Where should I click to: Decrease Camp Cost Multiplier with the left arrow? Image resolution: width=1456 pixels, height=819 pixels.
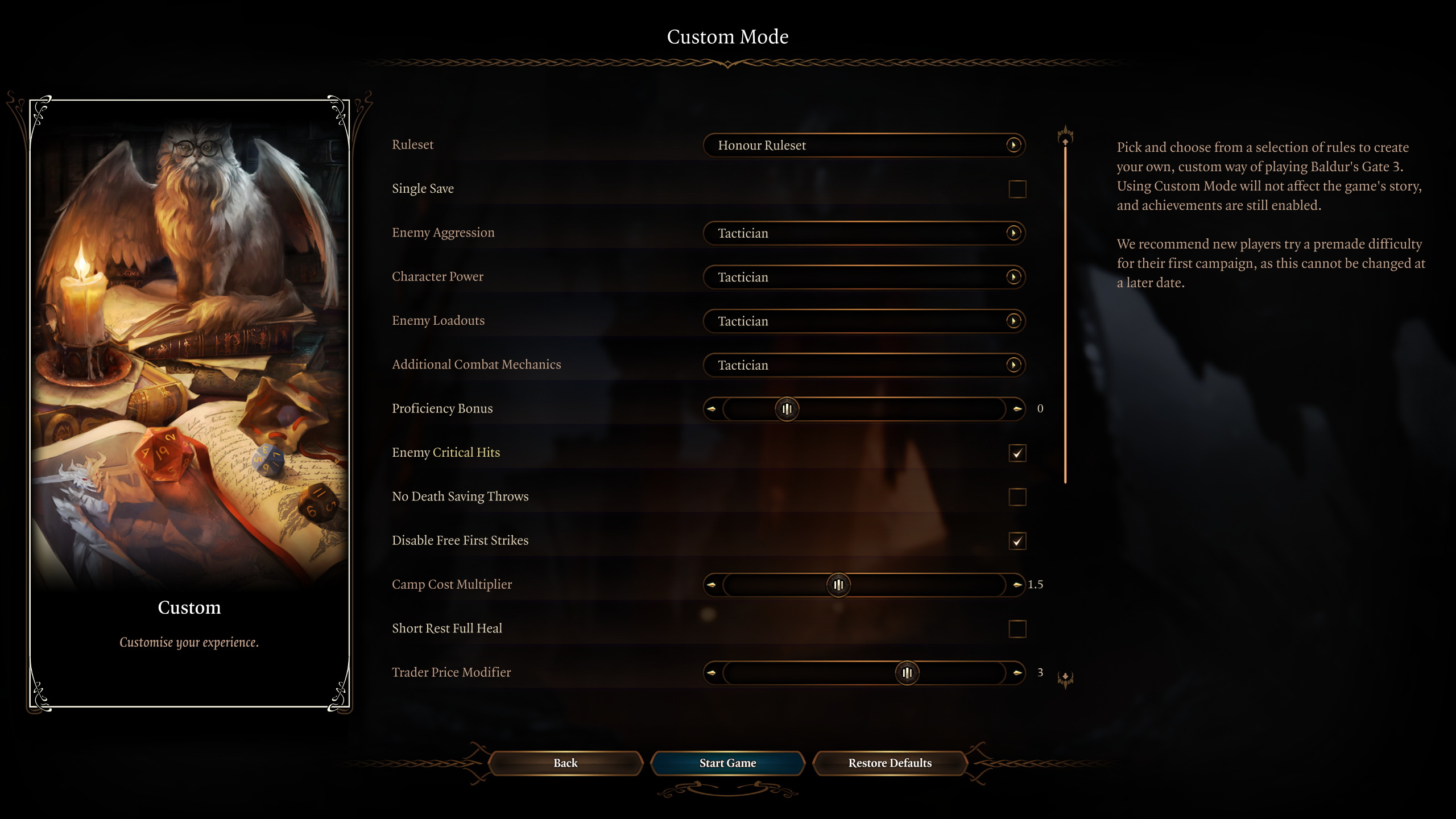[x=712, y=585]
